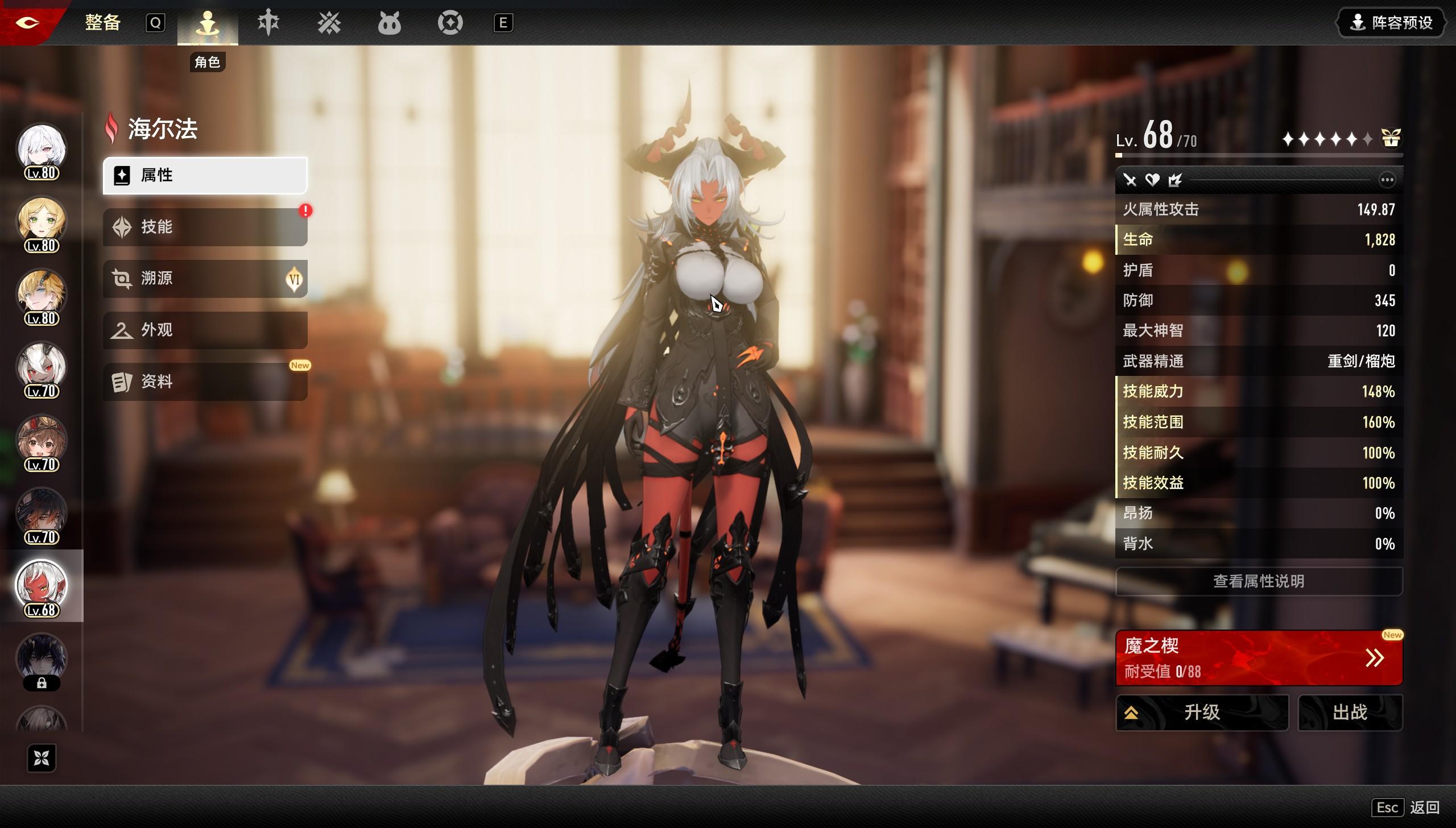1456x828 pixels.
Task: Click the 出战 deploy button
Action: tap(1350, 712)
